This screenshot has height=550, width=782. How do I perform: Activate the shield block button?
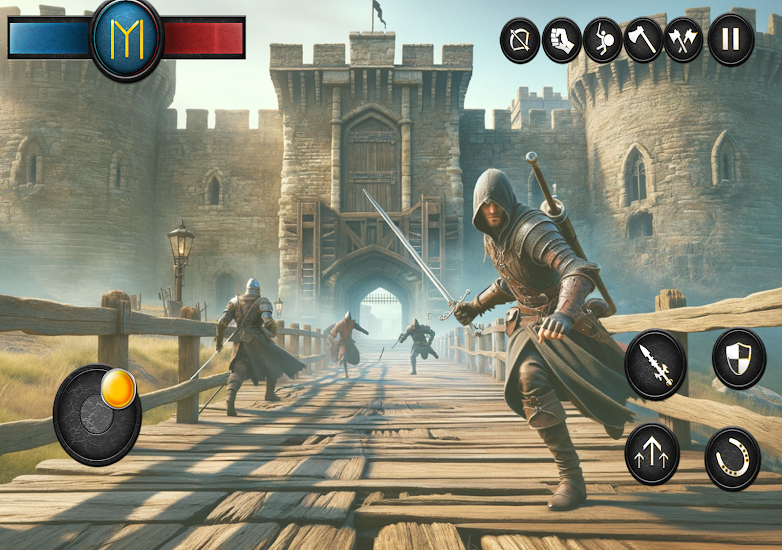tap(739, 358)
